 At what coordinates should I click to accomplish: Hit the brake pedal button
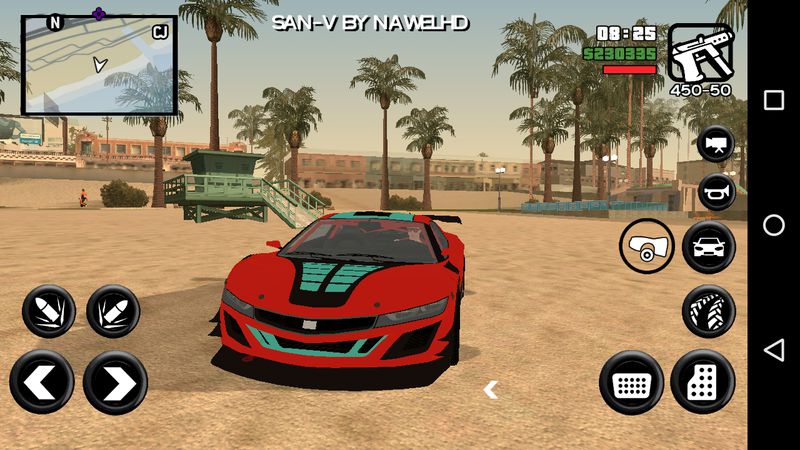[x=631, y=381]
